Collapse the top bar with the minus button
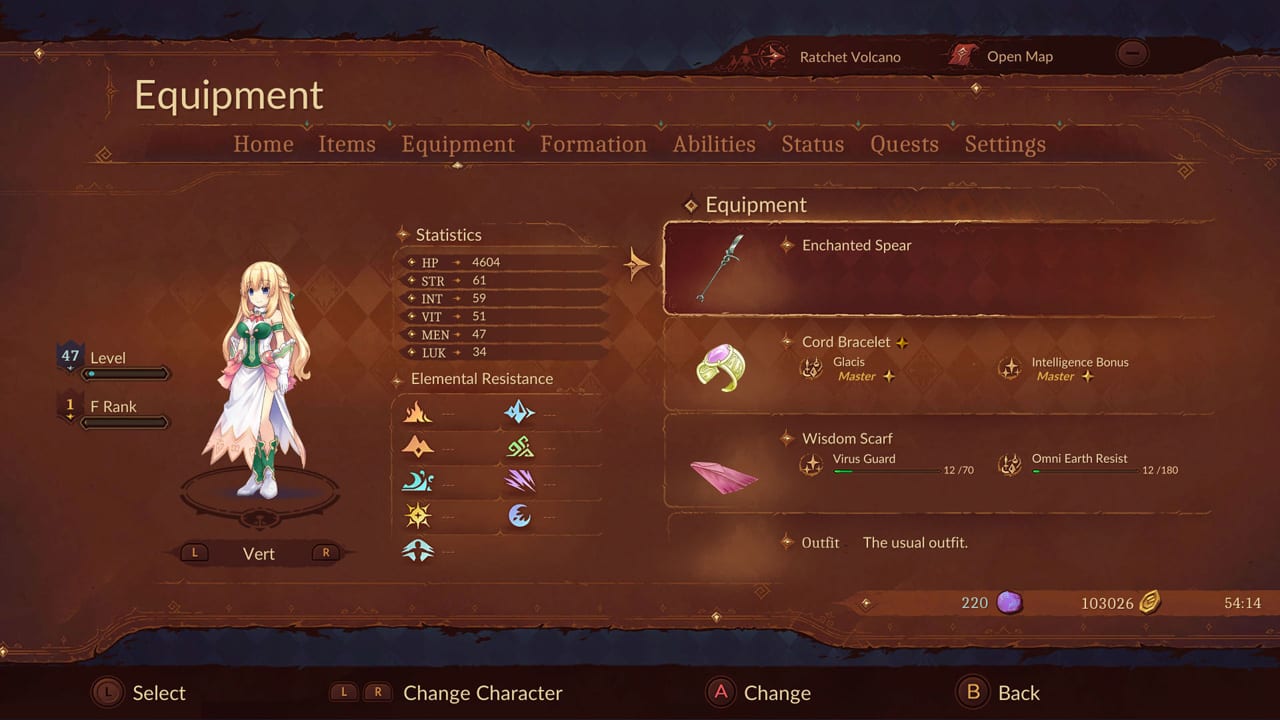This screenshot has height=720, width=1280. coord(1133,53)
